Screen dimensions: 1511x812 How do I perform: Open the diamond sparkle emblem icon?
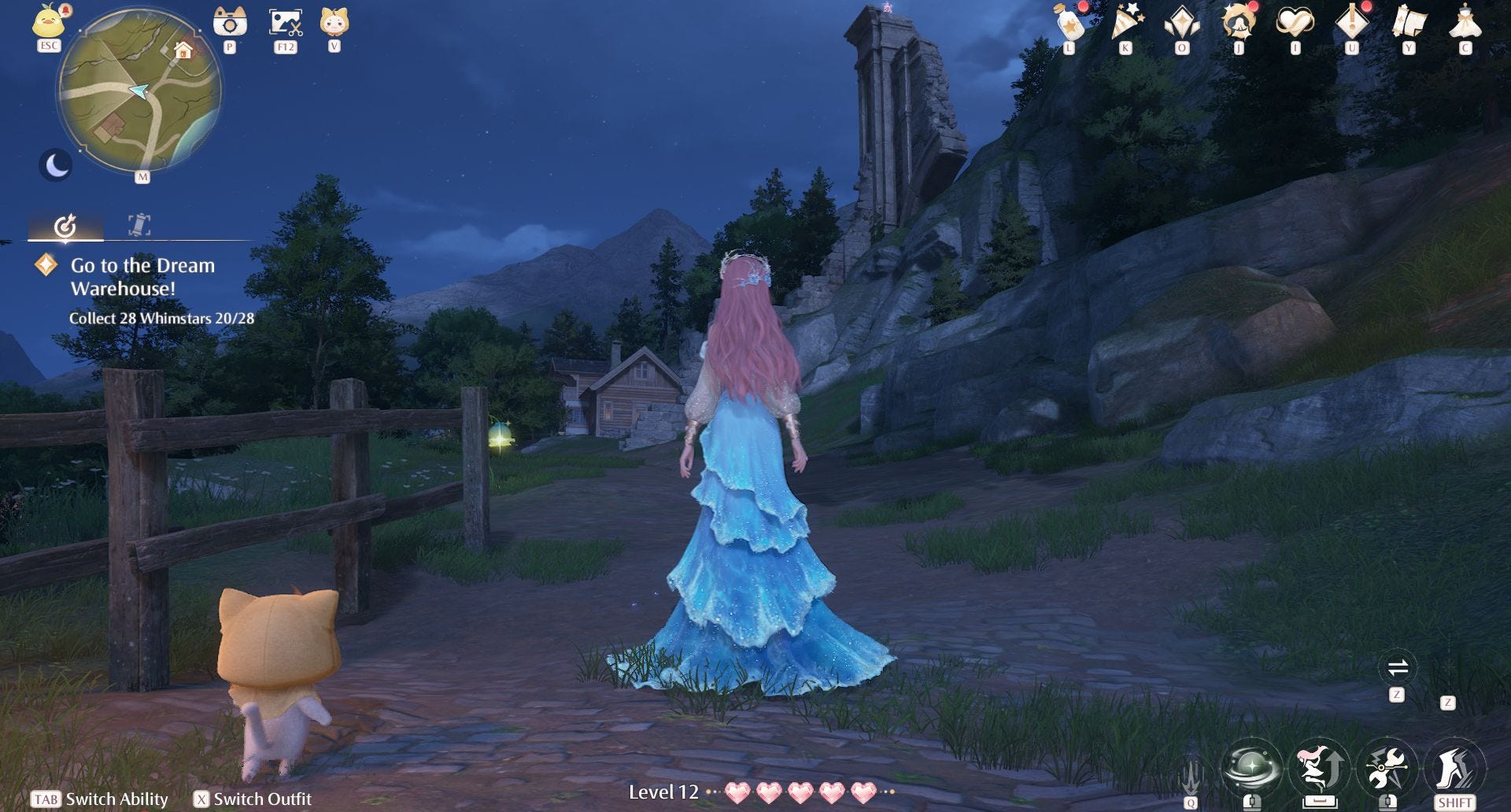[1182, 22]
